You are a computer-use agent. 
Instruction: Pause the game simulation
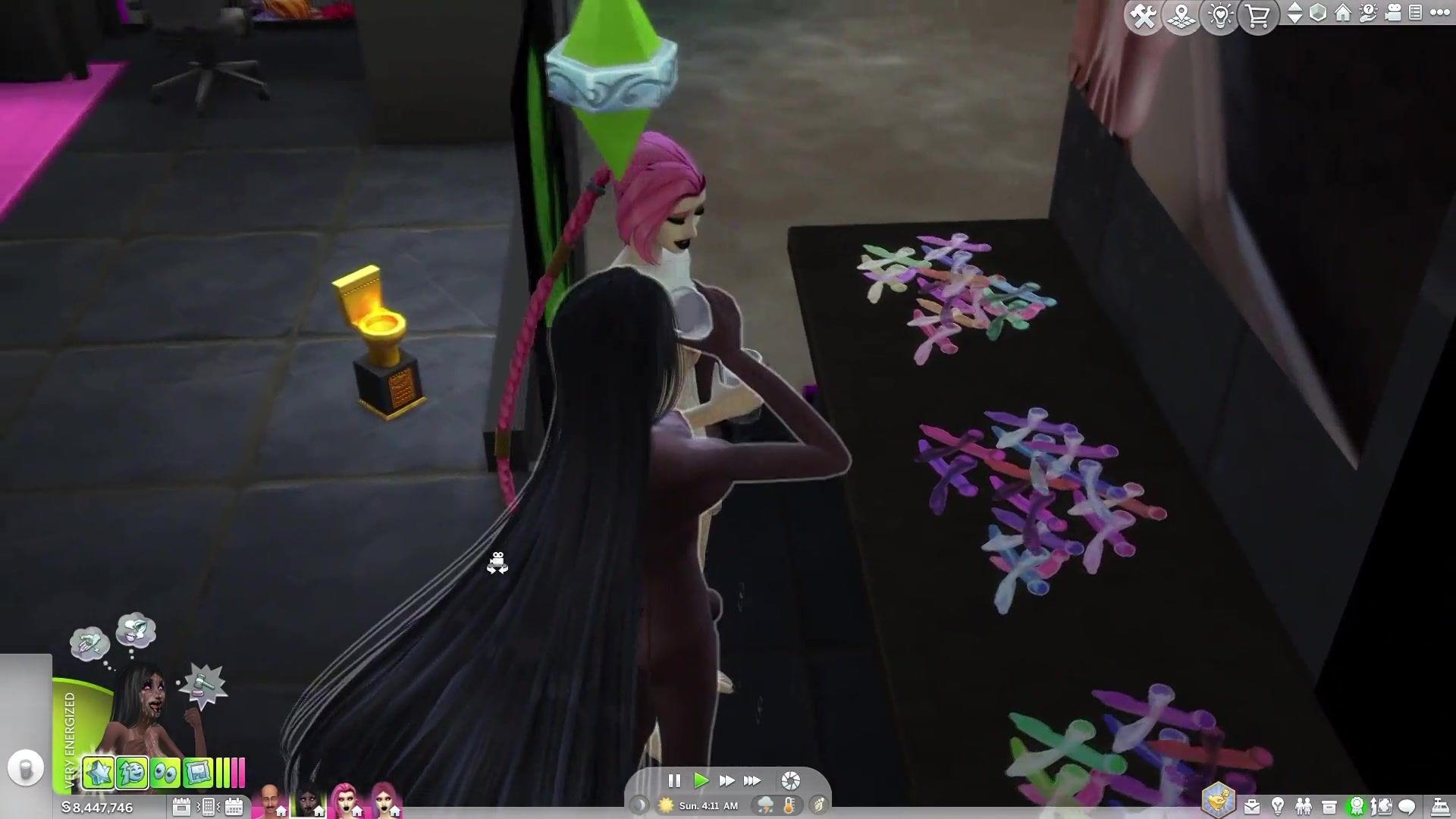tap(674, 780)
